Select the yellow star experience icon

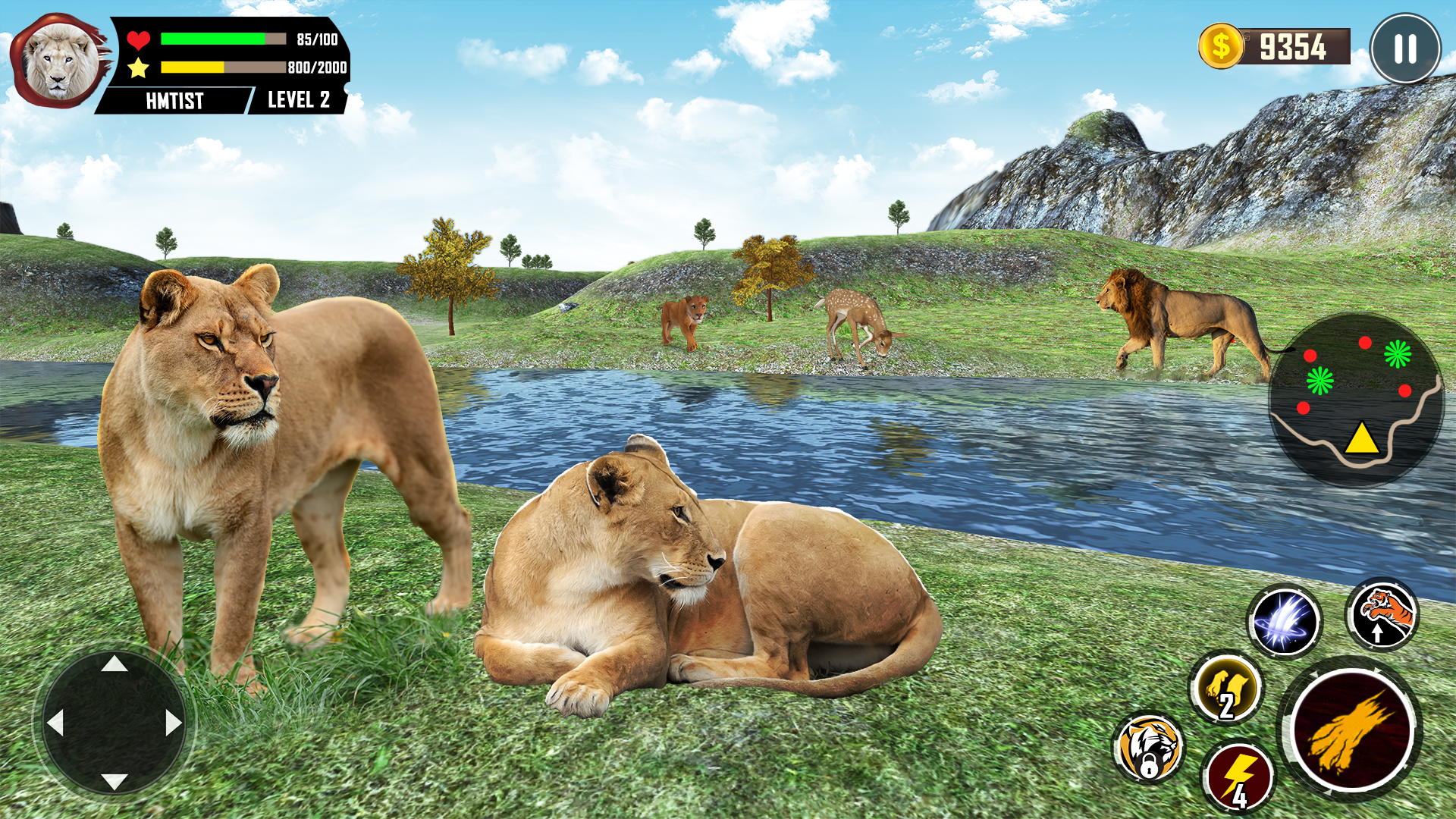coord(138,68)
